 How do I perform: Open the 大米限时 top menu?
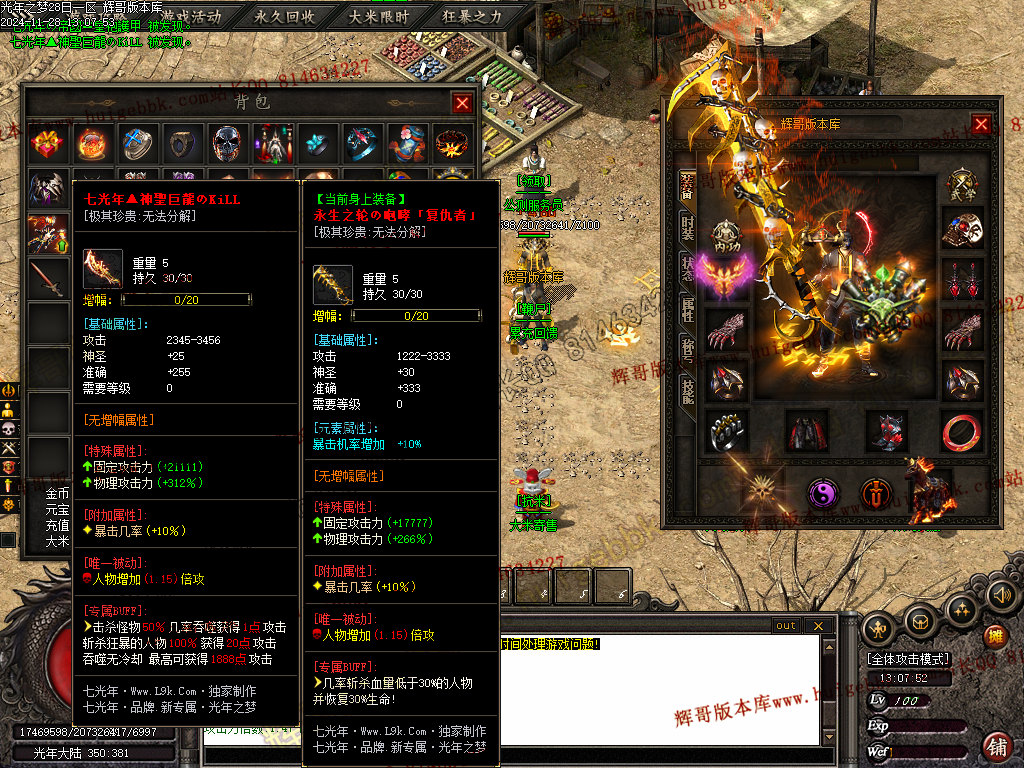pyautogui.click(x=379, y=16)
